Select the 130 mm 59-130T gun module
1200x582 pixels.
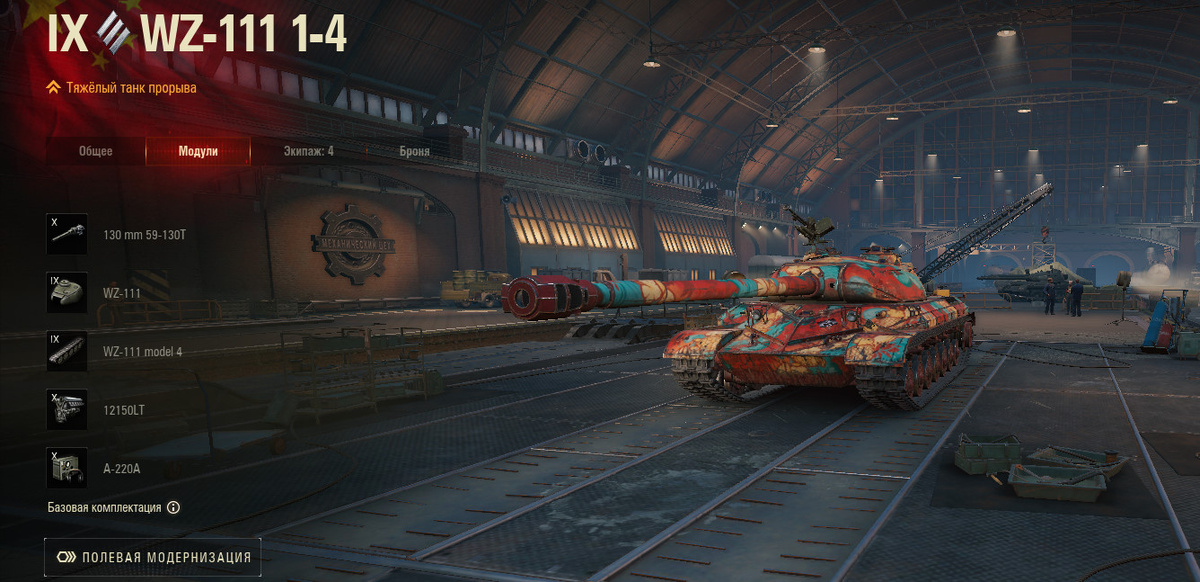pyautogui.click(x=67, y=234)
